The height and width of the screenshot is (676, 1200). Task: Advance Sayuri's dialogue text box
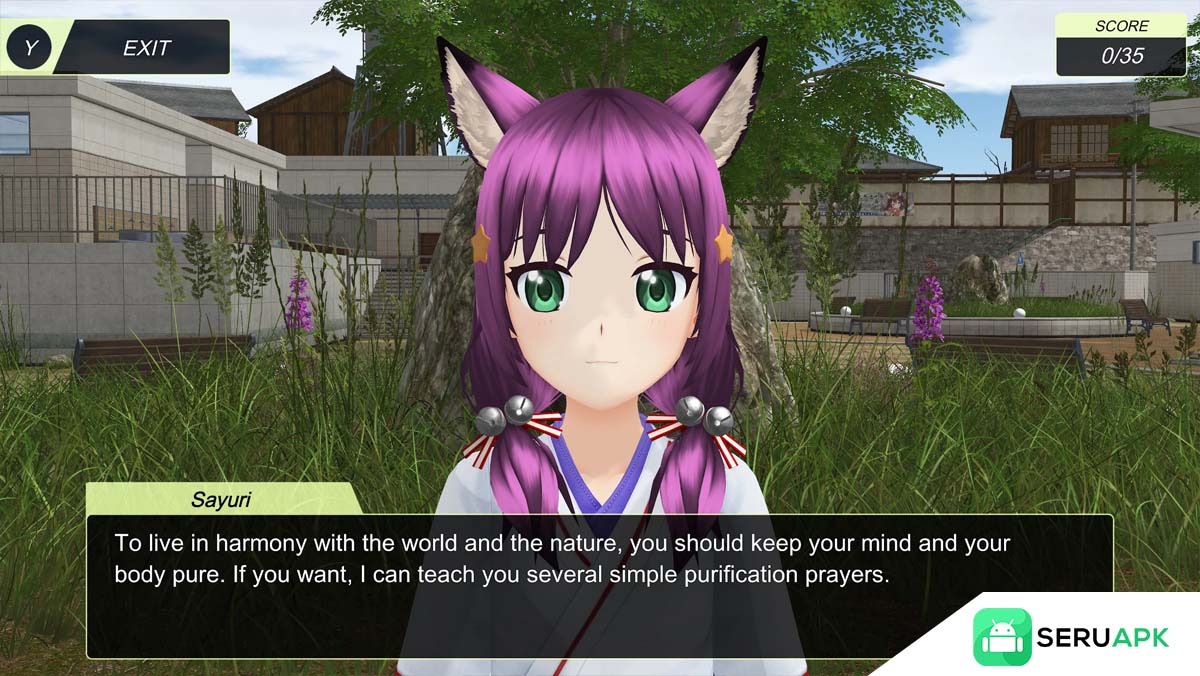click(x=598, y=585)
